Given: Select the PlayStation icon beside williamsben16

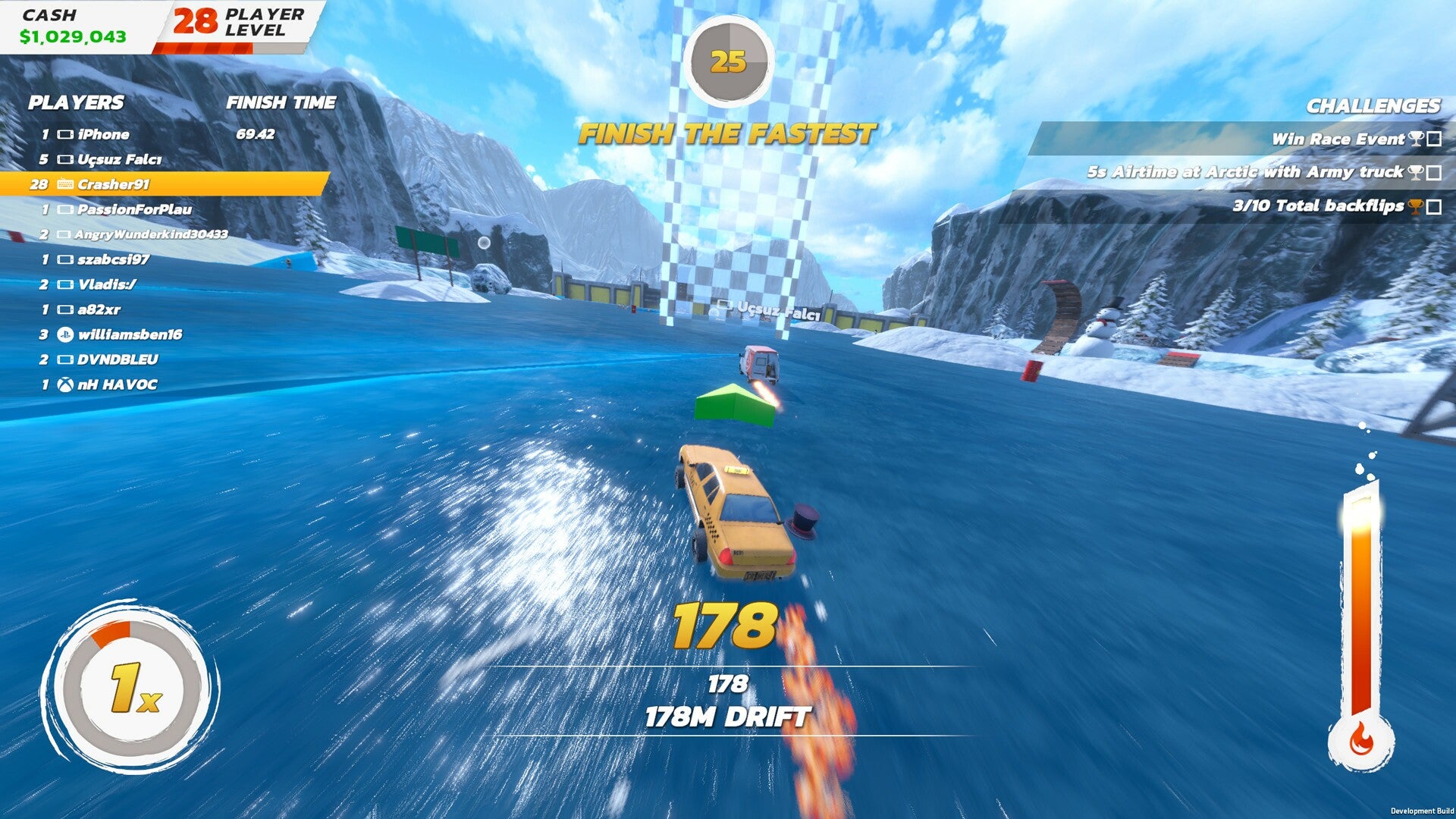Looking at the screenshot, I should coord(66,334).
